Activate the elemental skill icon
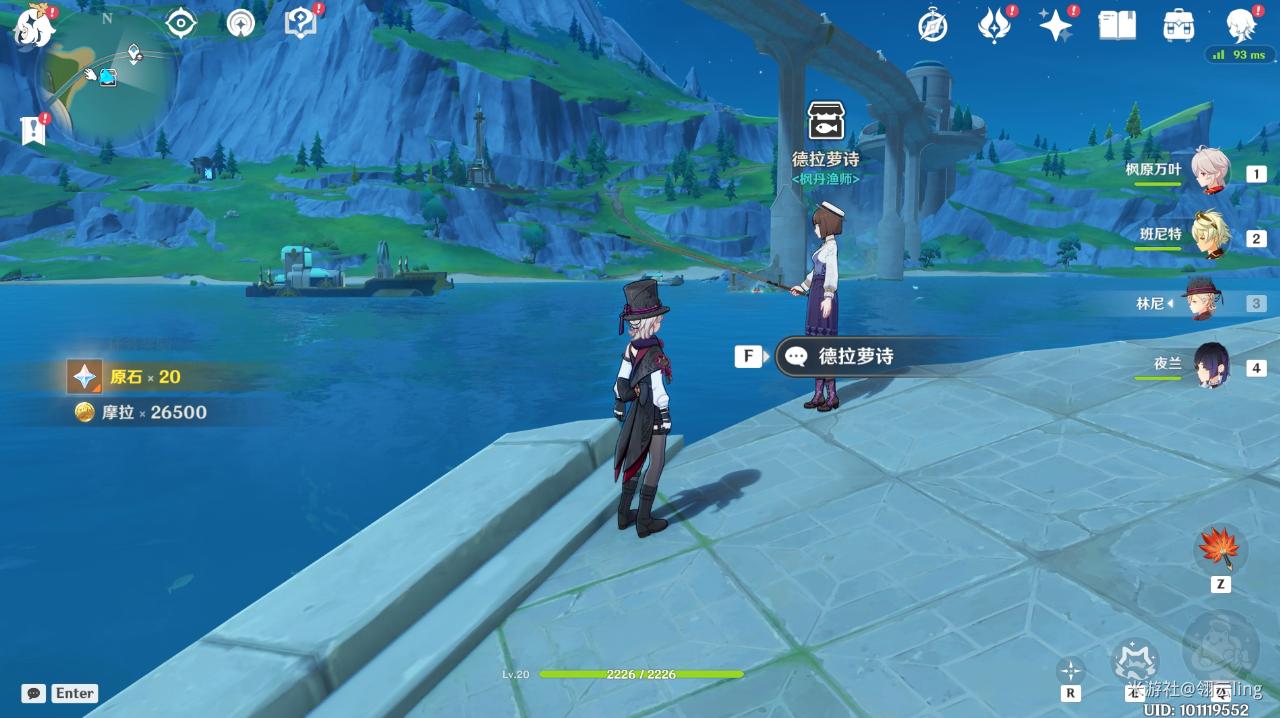Image resolution: width=1280 pixels, height=718 pixels. coord(1134,660)
